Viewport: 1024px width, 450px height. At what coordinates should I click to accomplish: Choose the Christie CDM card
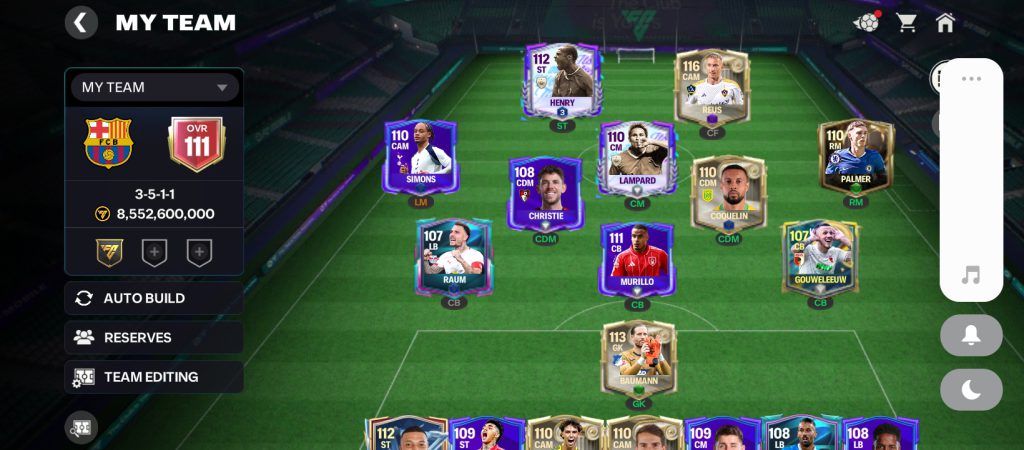tap(545, 192)
